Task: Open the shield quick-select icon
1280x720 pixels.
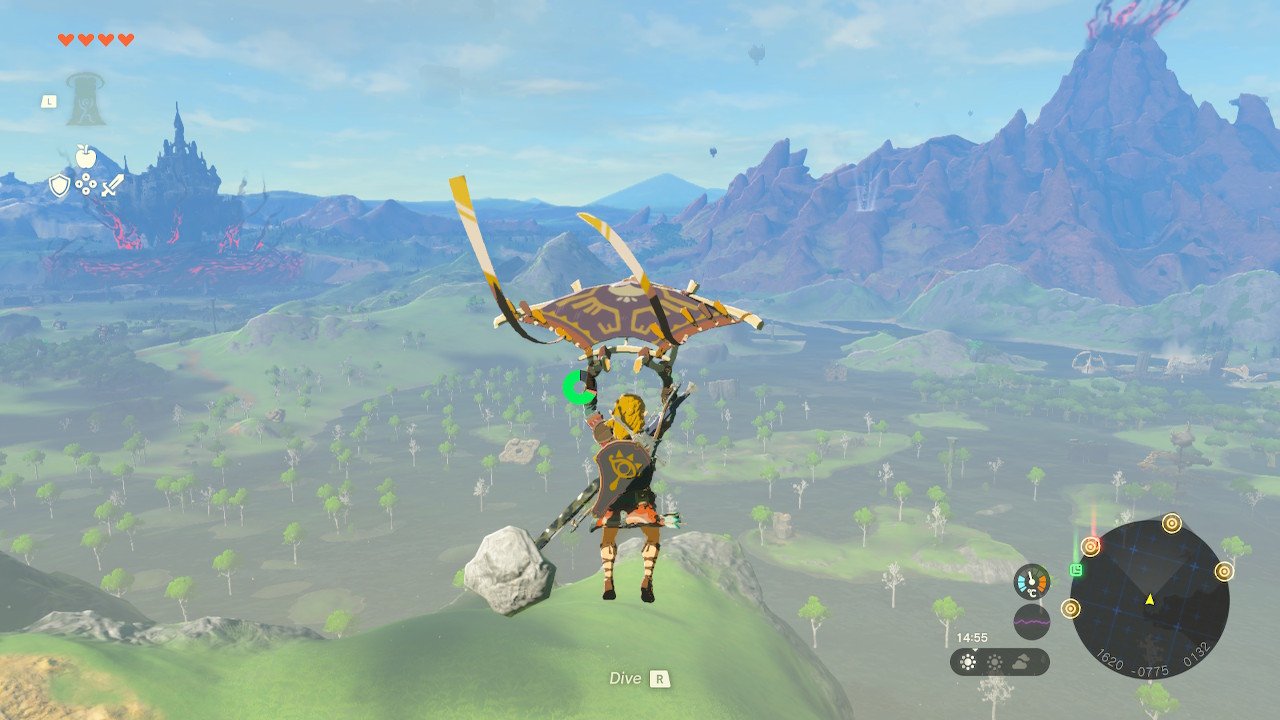Action: (x=60, y=185)
